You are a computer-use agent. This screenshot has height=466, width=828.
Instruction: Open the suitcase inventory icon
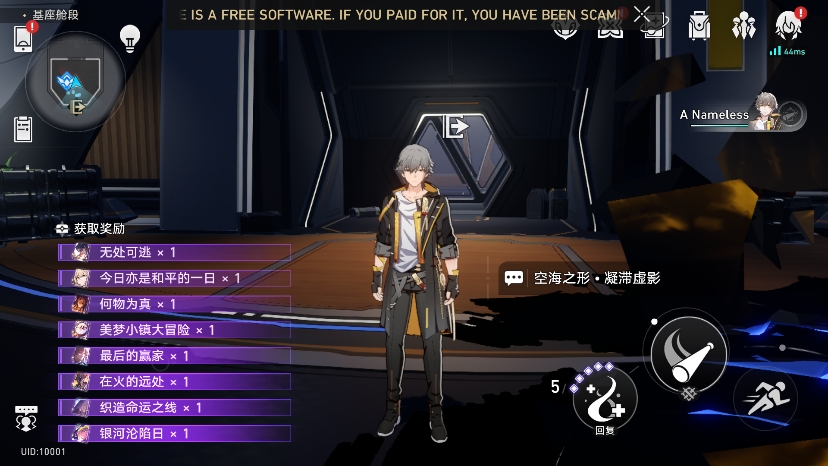pyautogui.click(x=699, y=26)
